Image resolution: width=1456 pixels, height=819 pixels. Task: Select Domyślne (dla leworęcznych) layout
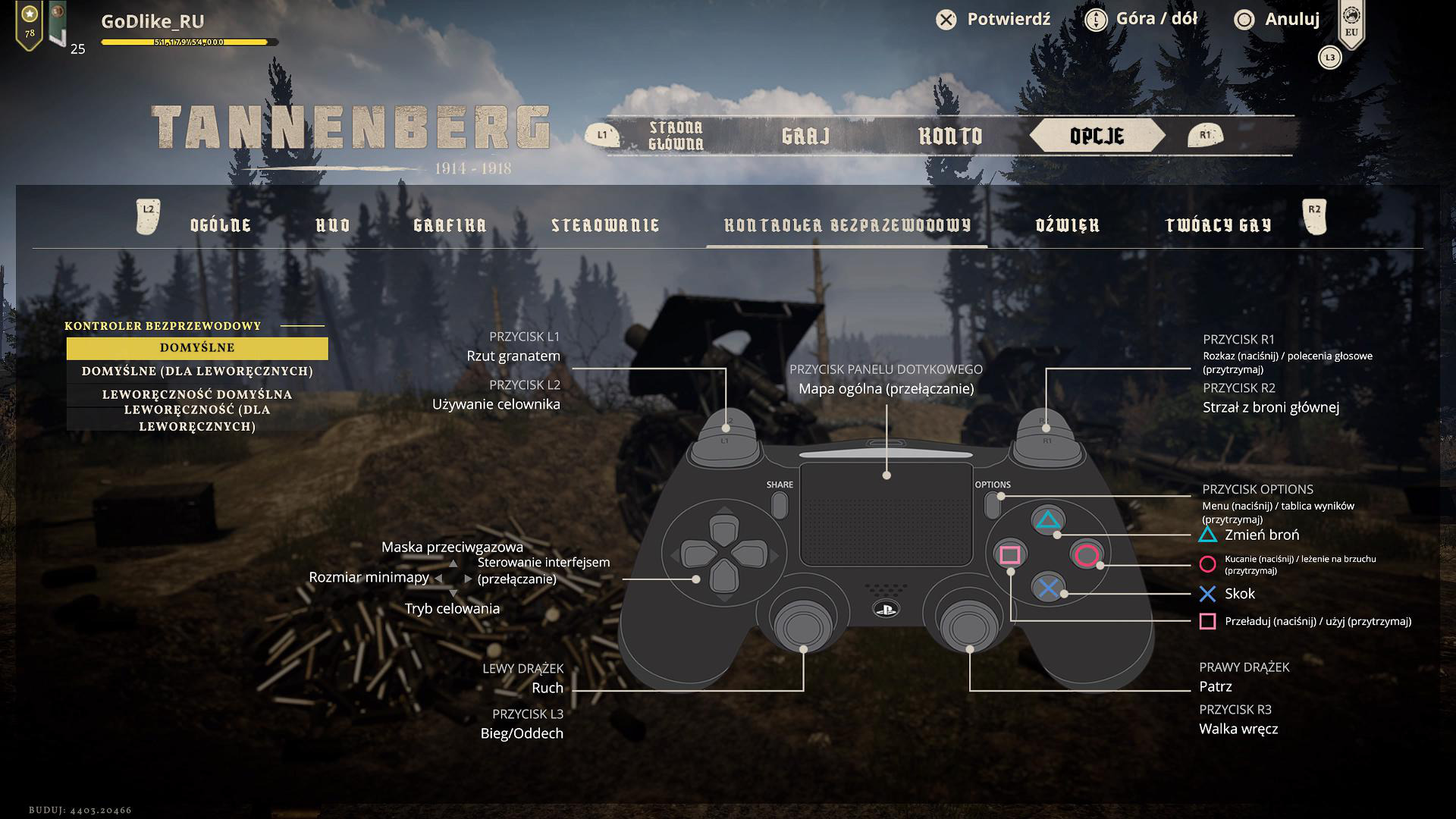pyautogui.click(x=197, y=372)
